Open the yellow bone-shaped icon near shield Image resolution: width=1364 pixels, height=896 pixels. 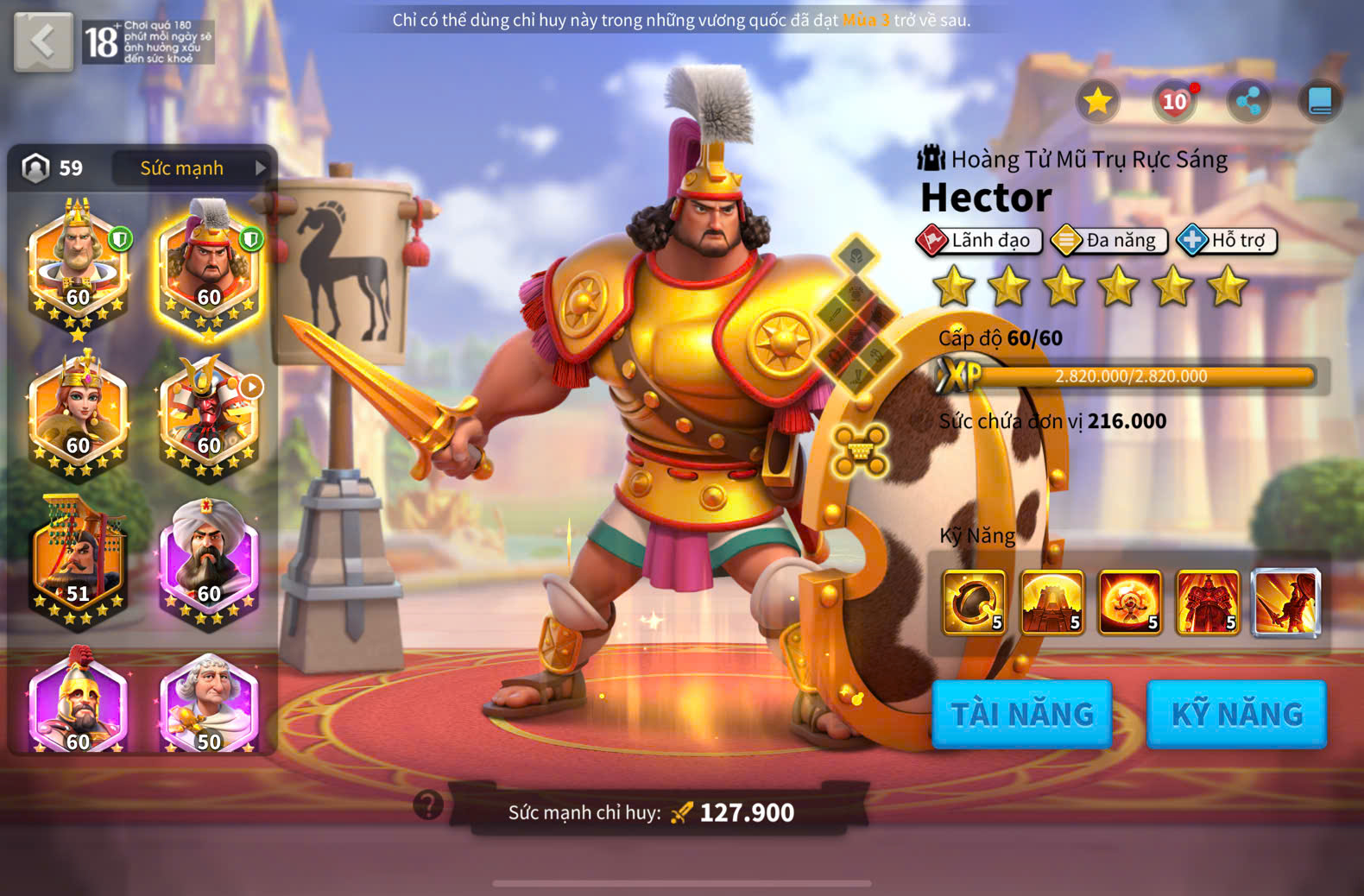coord(860,449)
